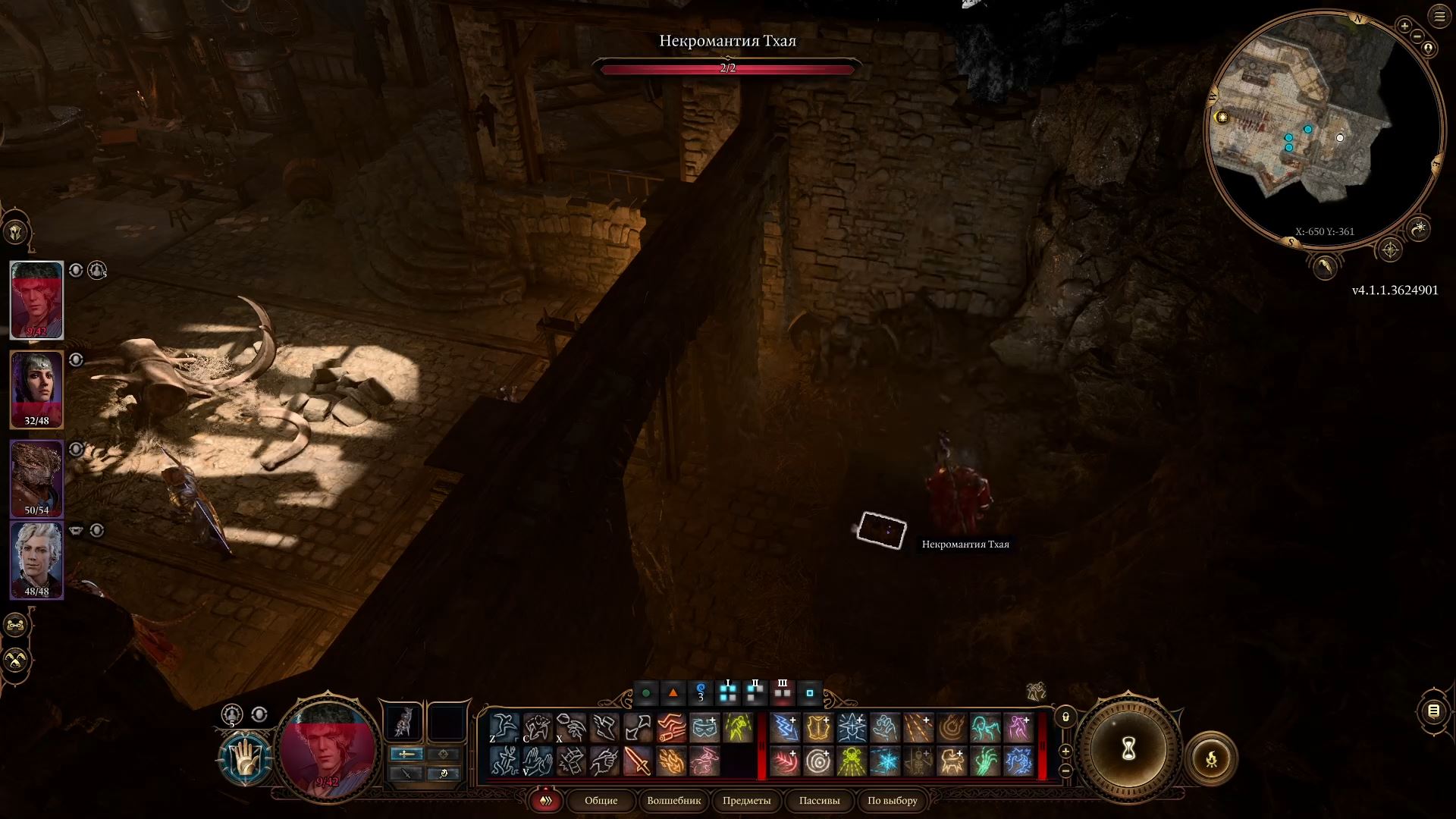This screenshot has height=819, width=1456.
Task: Open the minimap's compass rose button
Action: coord(1390,249)
